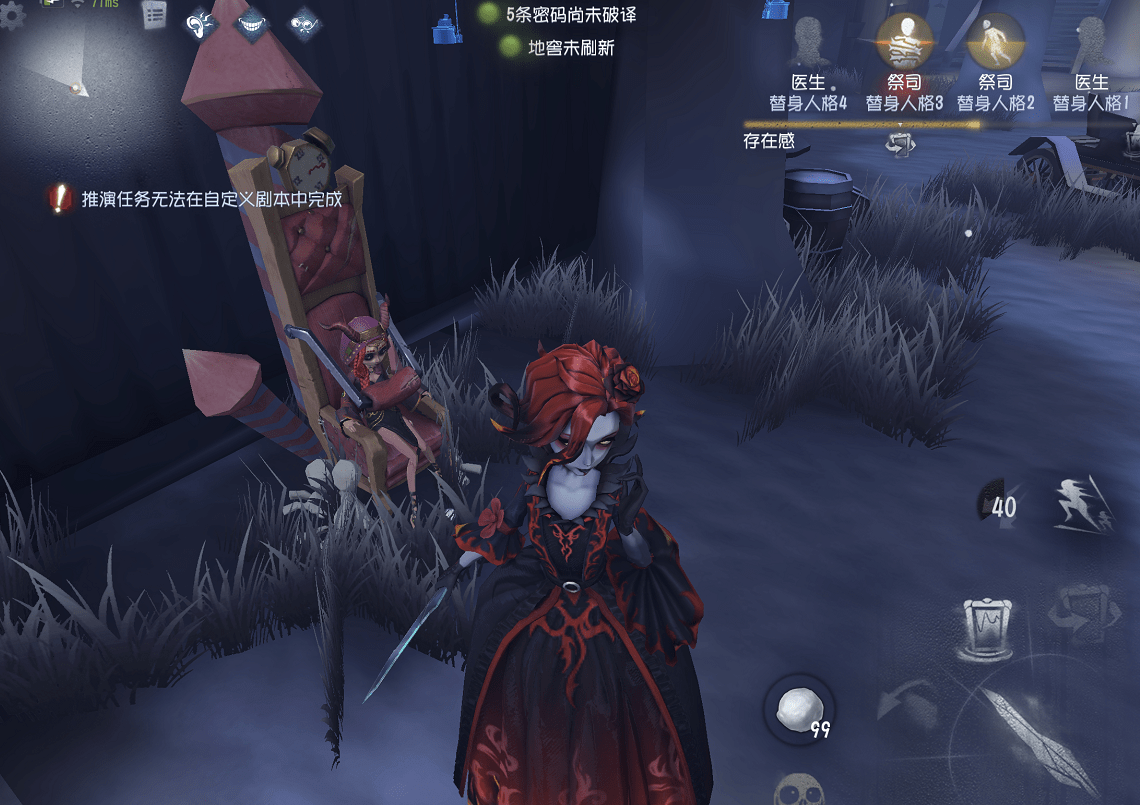
Task: Select the glasses face persona trait icon
Action: 304,23
